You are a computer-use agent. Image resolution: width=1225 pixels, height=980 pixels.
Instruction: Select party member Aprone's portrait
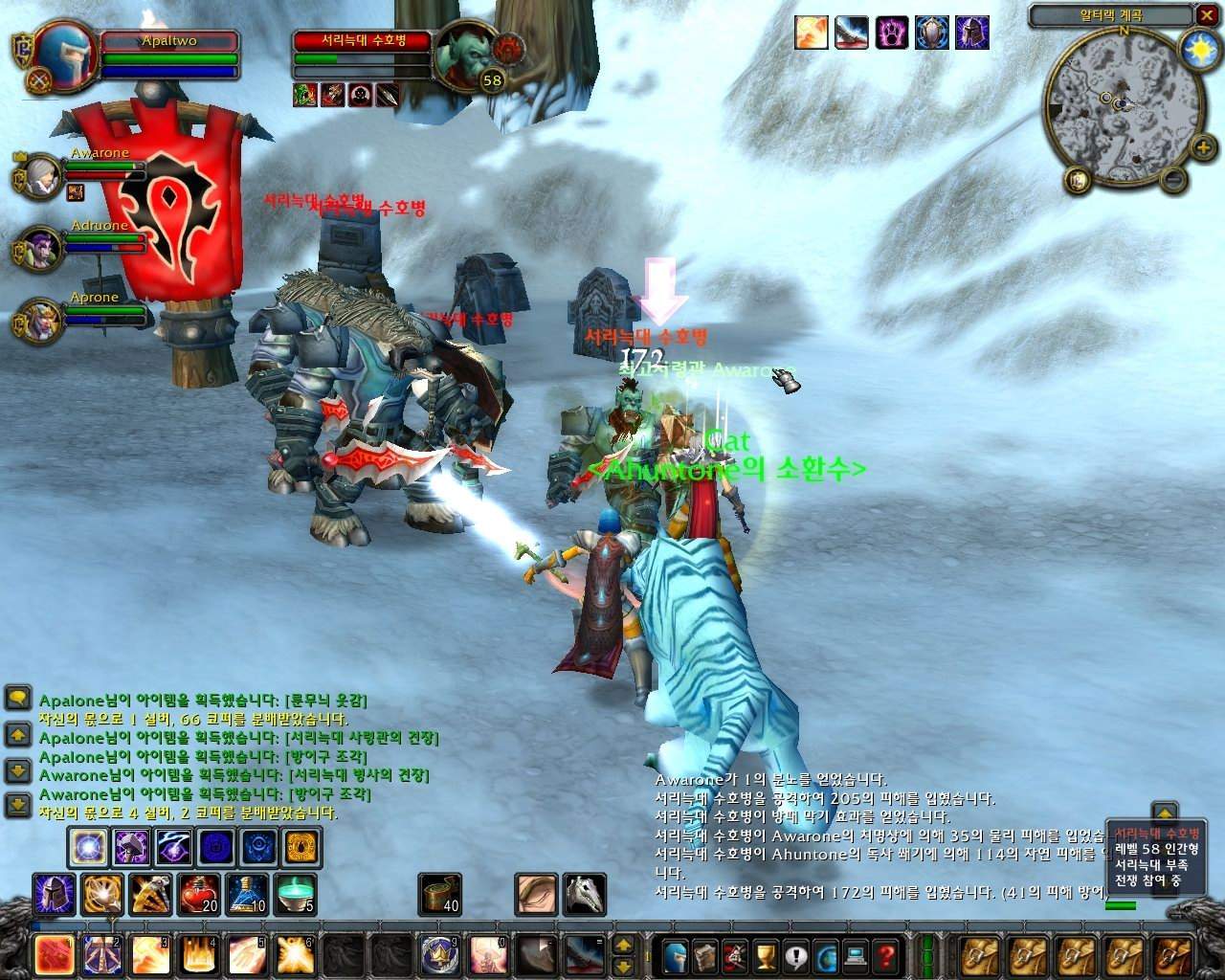(42, 321)
